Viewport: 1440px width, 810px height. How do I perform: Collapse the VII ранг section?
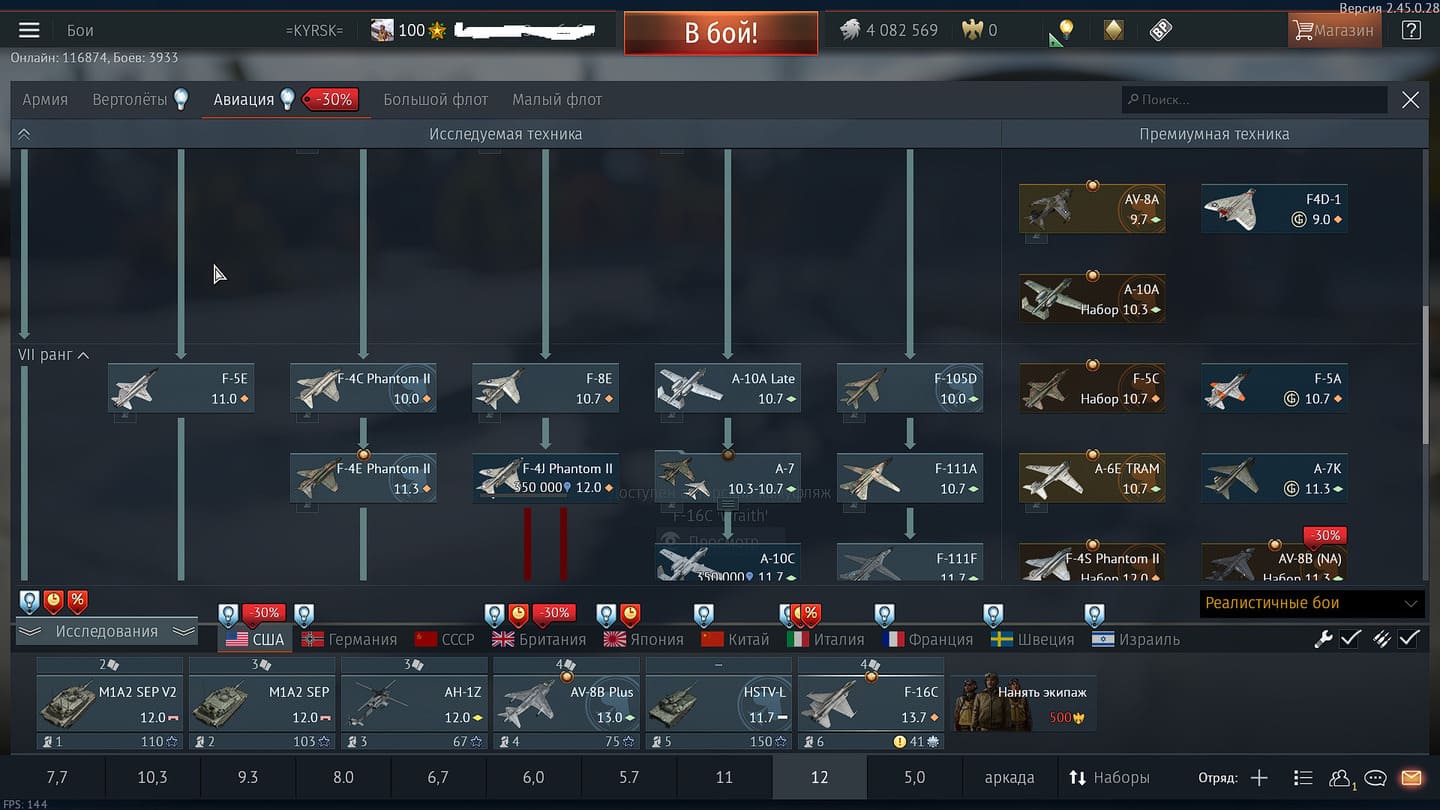point(83,355)
